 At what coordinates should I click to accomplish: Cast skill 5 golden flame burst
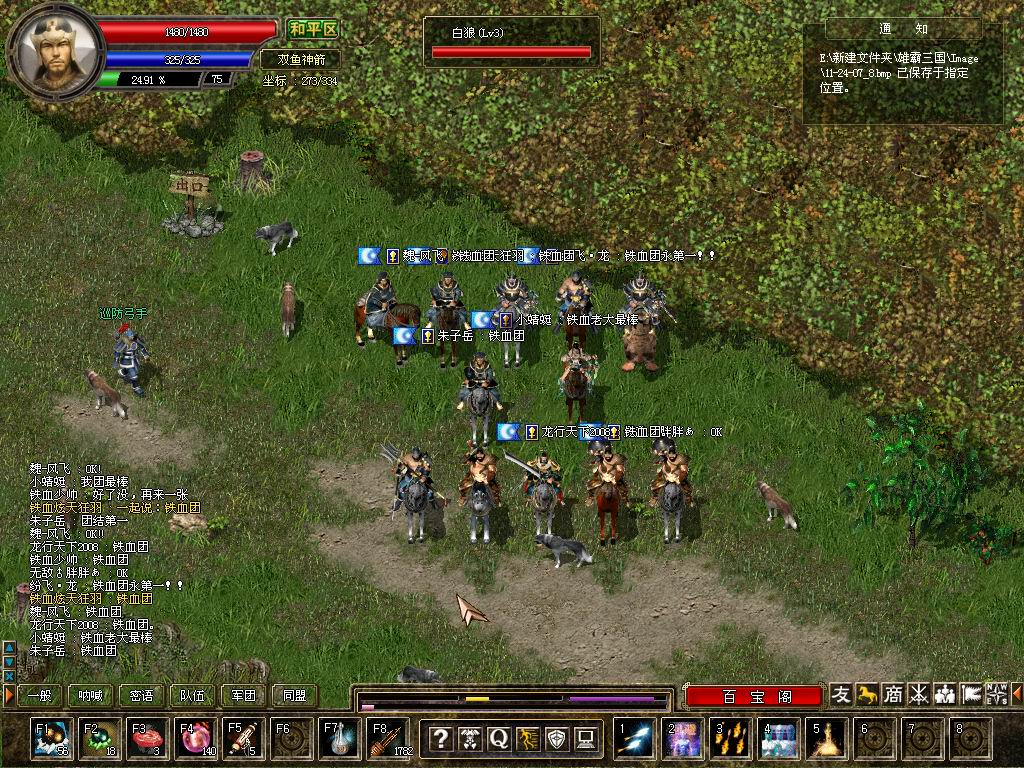tap(828, 739)
